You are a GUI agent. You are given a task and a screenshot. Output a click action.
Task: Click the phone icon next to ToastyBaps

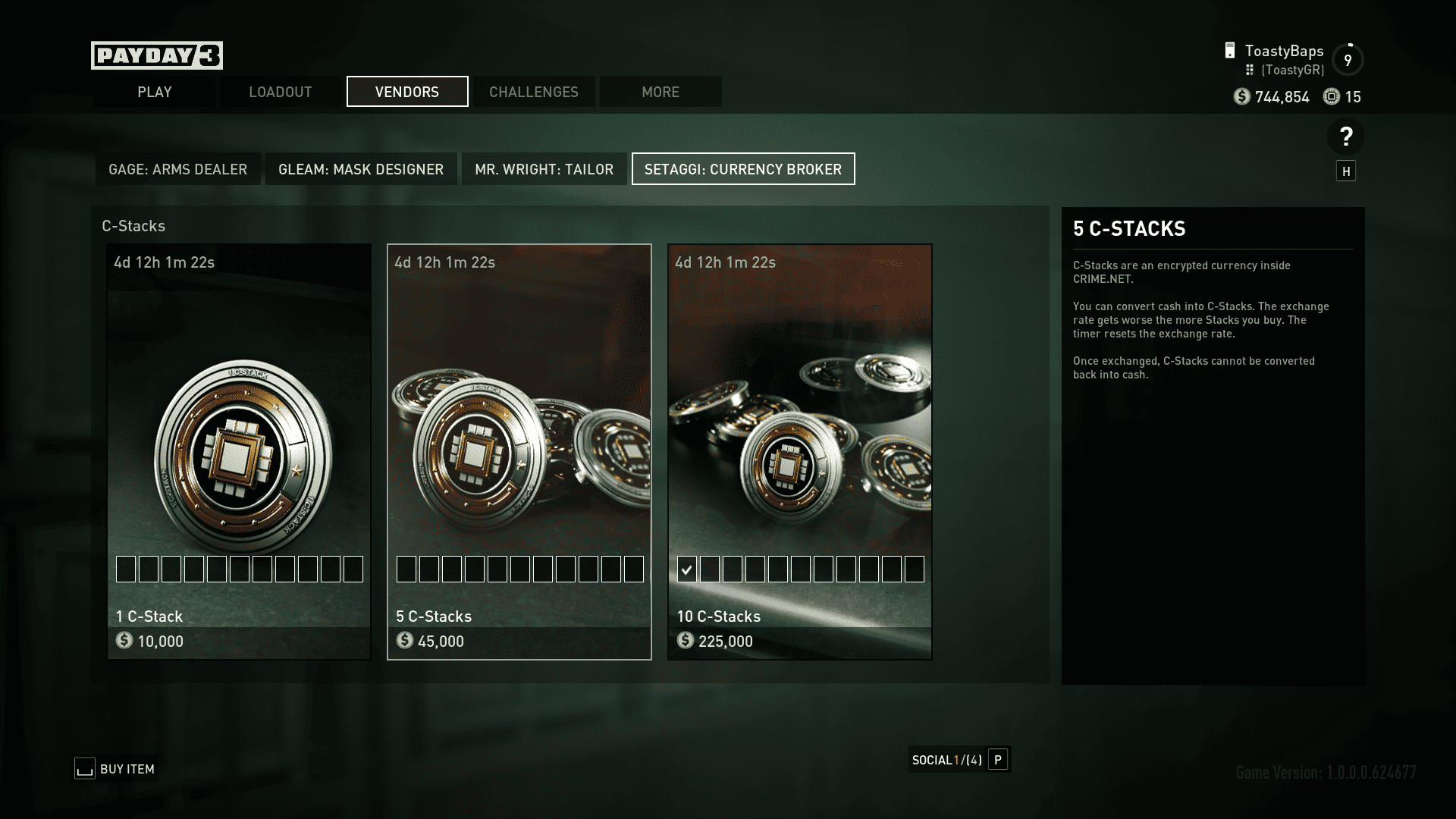(x=1228, y=51)
